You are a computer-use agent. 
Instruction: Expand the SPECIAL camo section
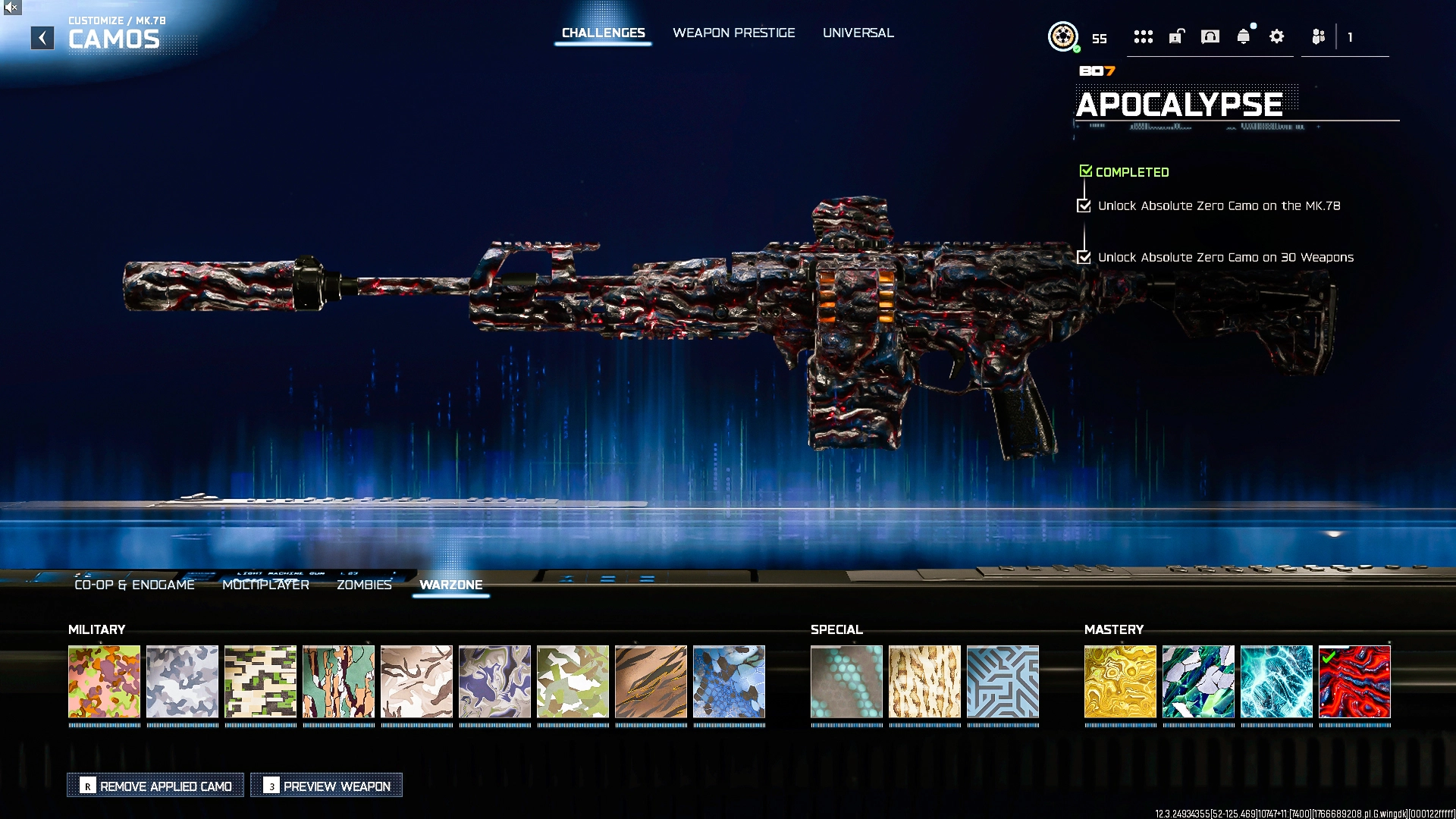pos(836,629)
